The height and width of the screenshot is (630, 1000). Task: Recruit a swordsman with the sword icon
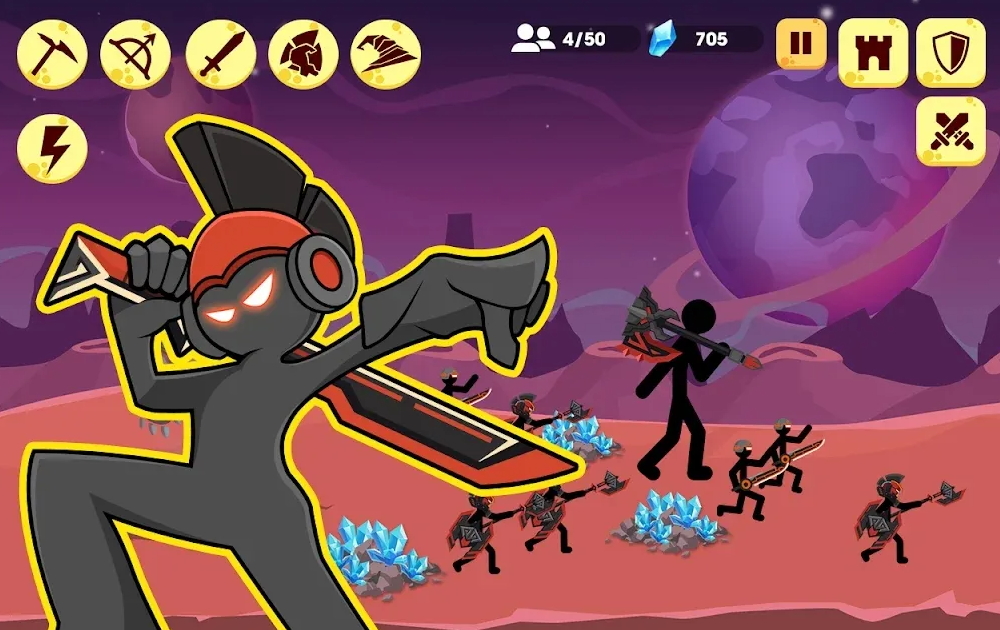pos(220,54)
